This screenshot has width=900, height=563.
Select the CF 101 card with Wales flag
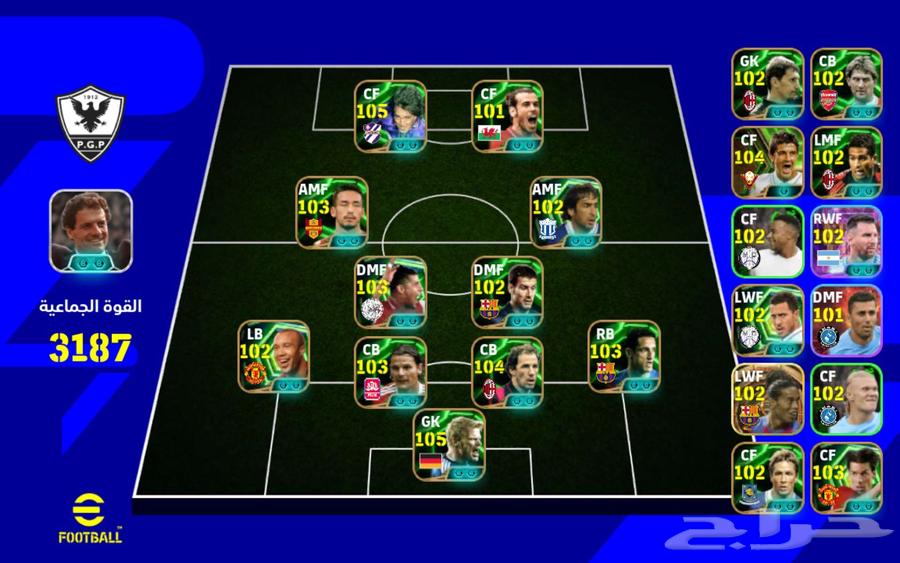click(507, 116)
